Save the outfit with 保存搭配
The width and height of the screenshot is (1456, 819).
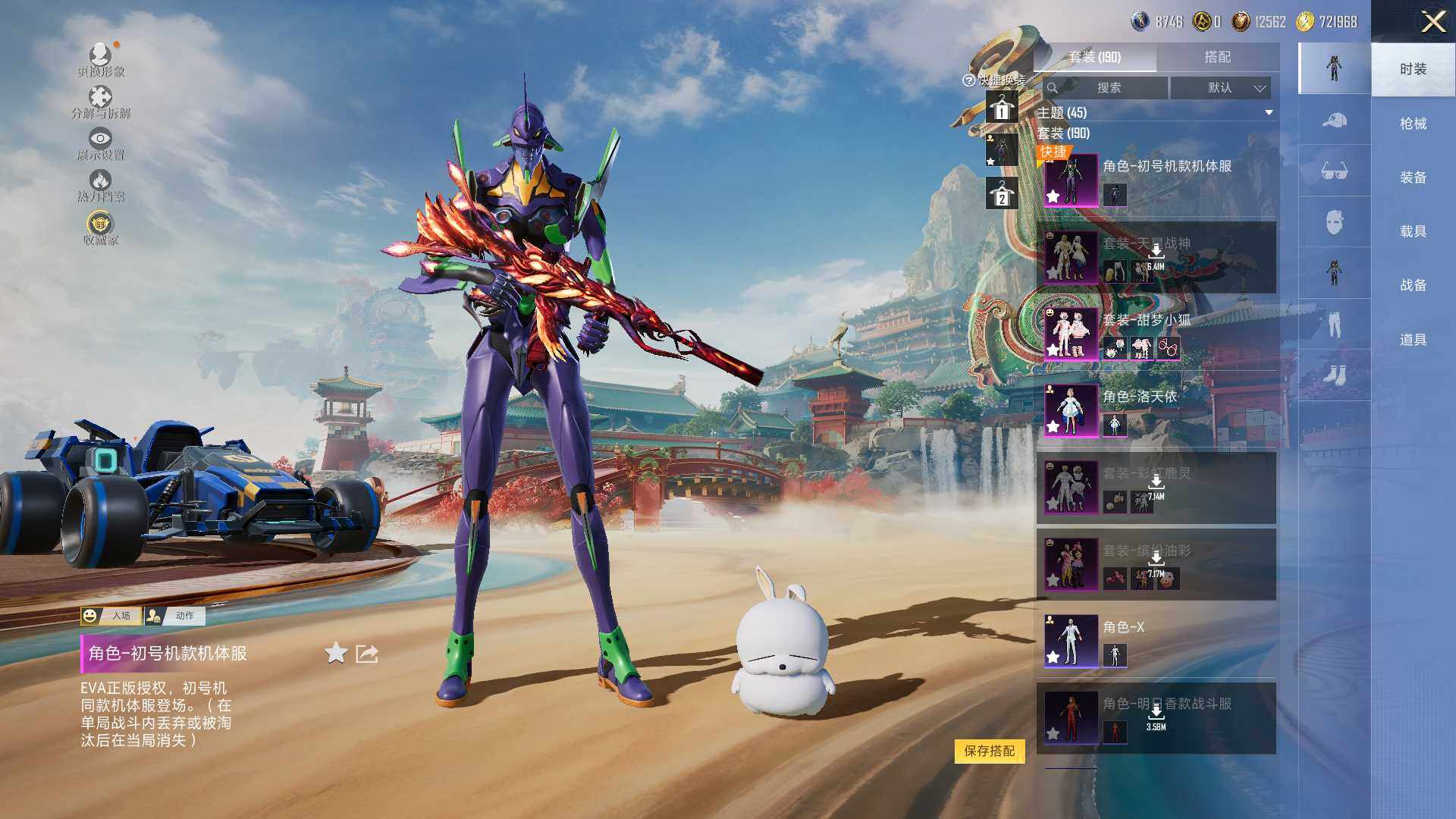tap(989, 751)
